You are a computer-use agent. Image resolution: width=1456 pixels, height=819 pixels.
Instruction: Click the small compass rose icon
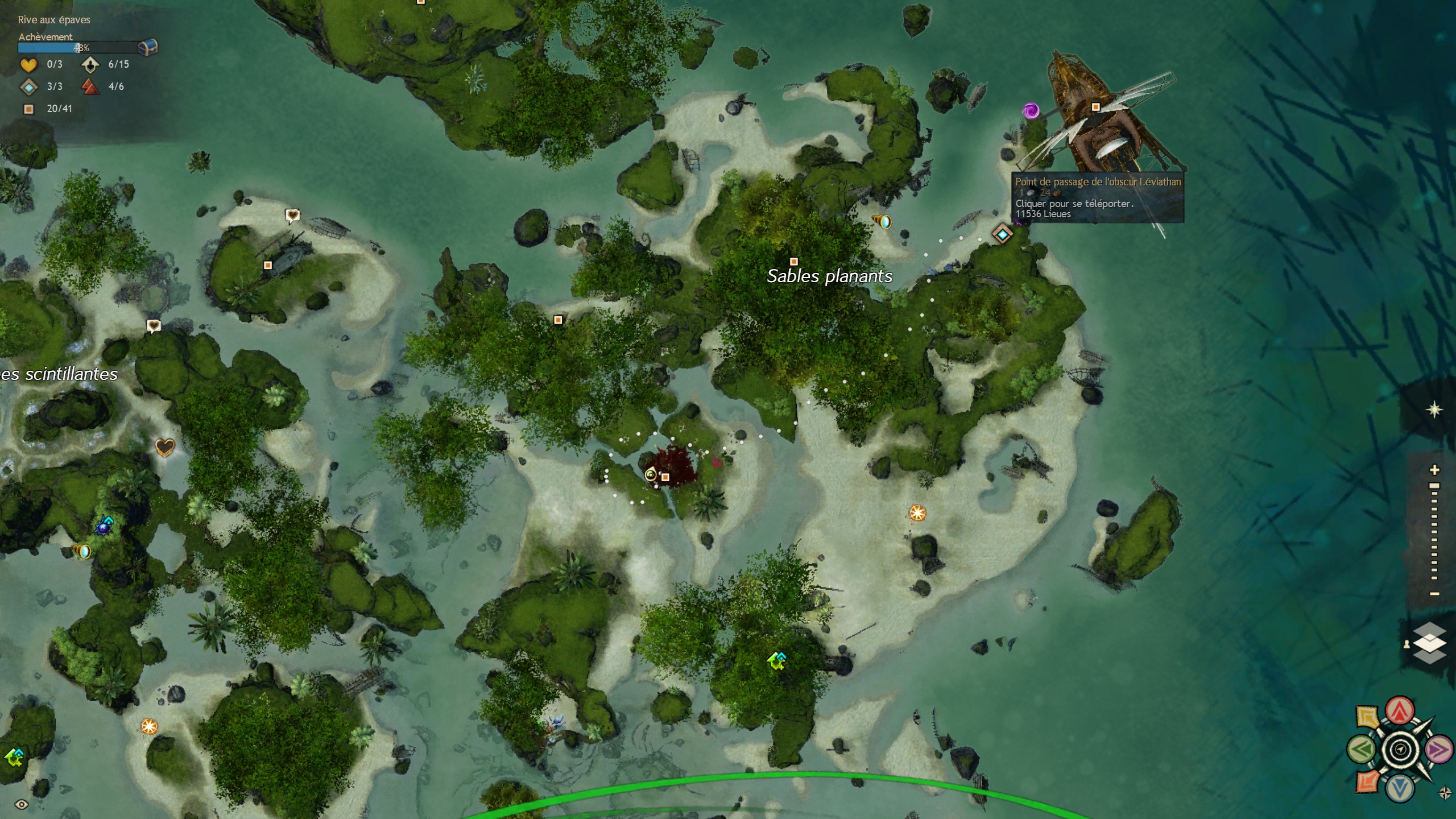click(x=1445, y=793)
